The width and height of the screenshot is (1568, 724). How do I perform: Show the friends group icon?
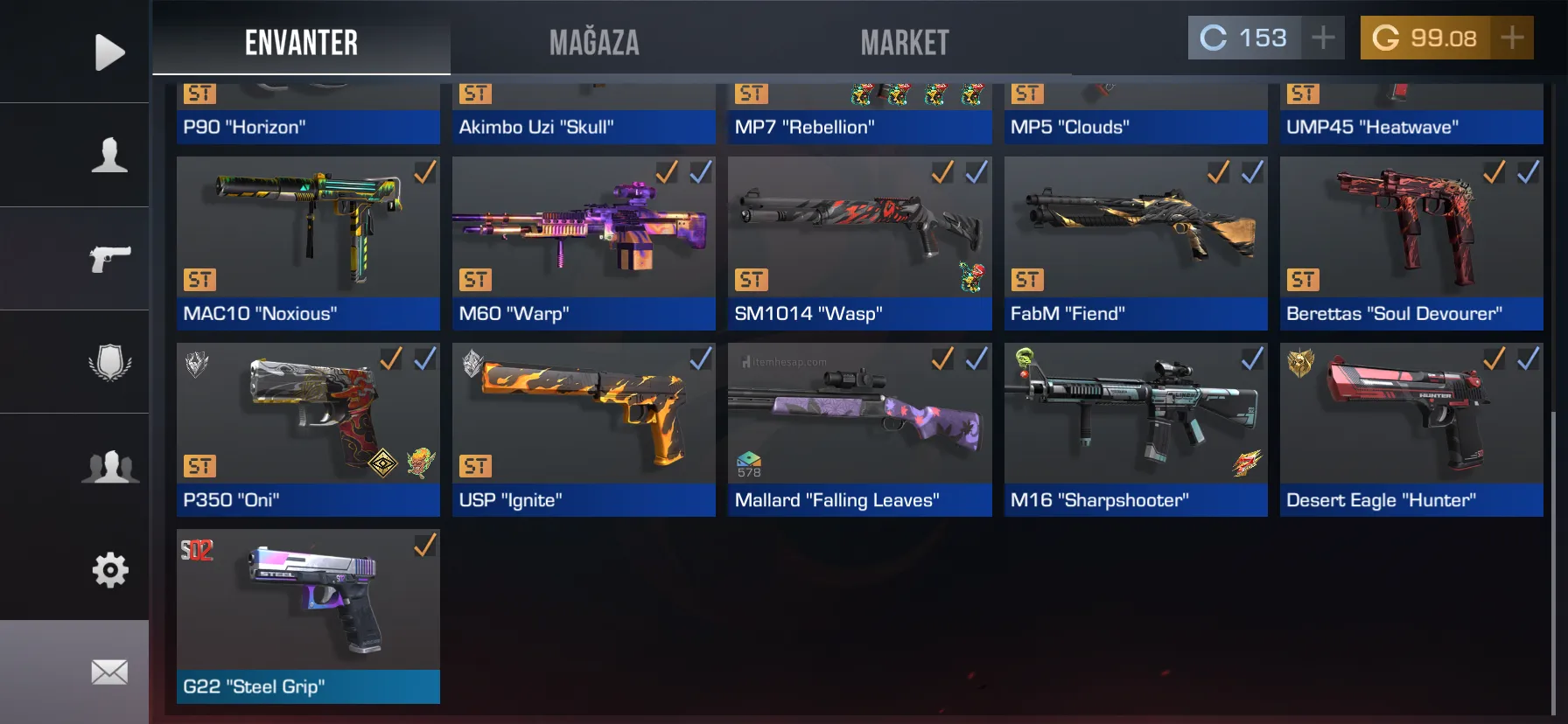point(109,467)
